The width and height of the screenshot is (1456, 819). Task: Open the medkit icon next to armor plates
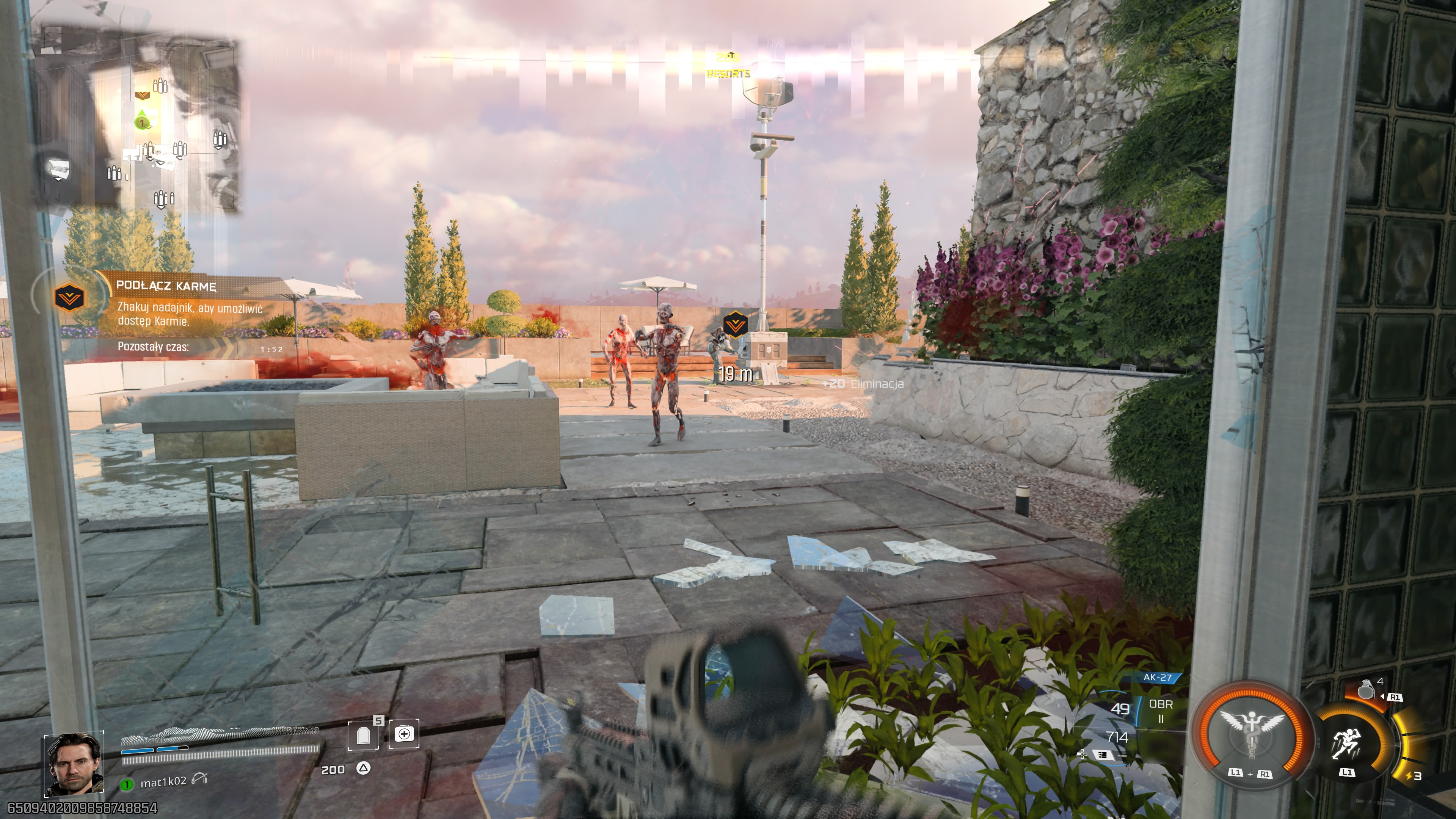(x=405, y=734)
